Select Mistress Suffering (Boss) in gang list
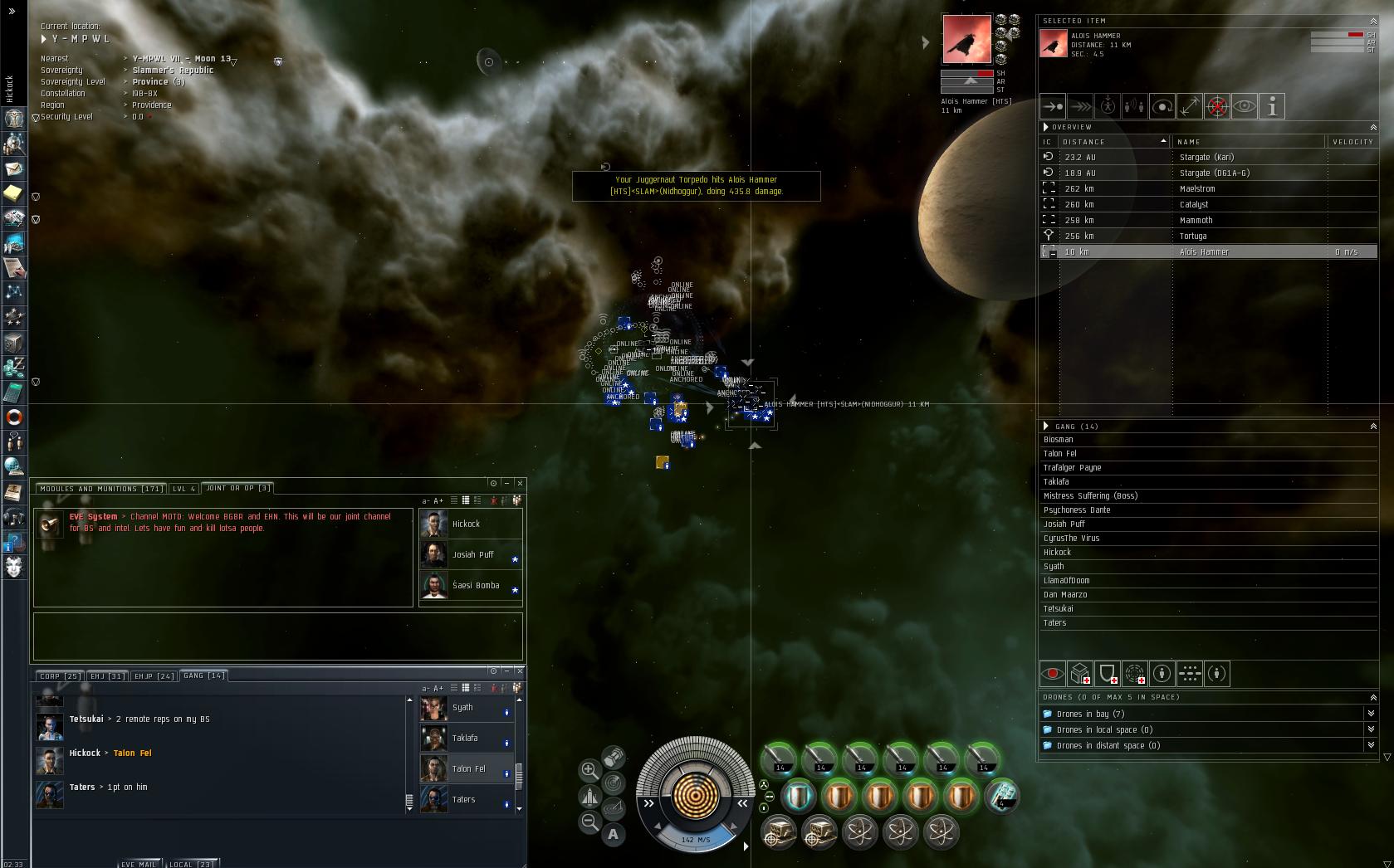Viewport: 1394px width, 868px height. pyautogui.click(x=1090, y=495)
